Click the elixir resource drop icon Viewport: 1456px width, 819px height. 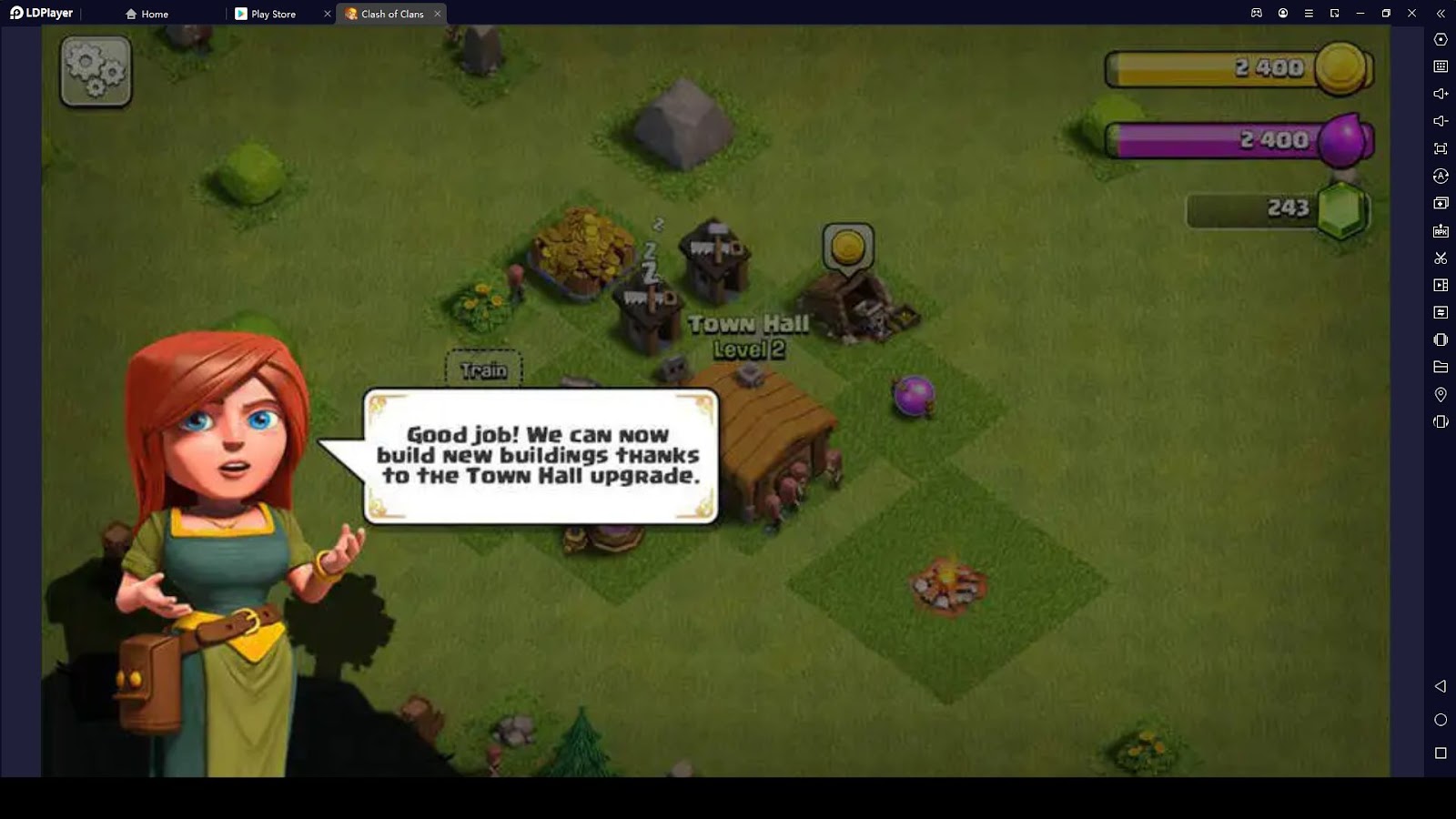point(1343,140)
